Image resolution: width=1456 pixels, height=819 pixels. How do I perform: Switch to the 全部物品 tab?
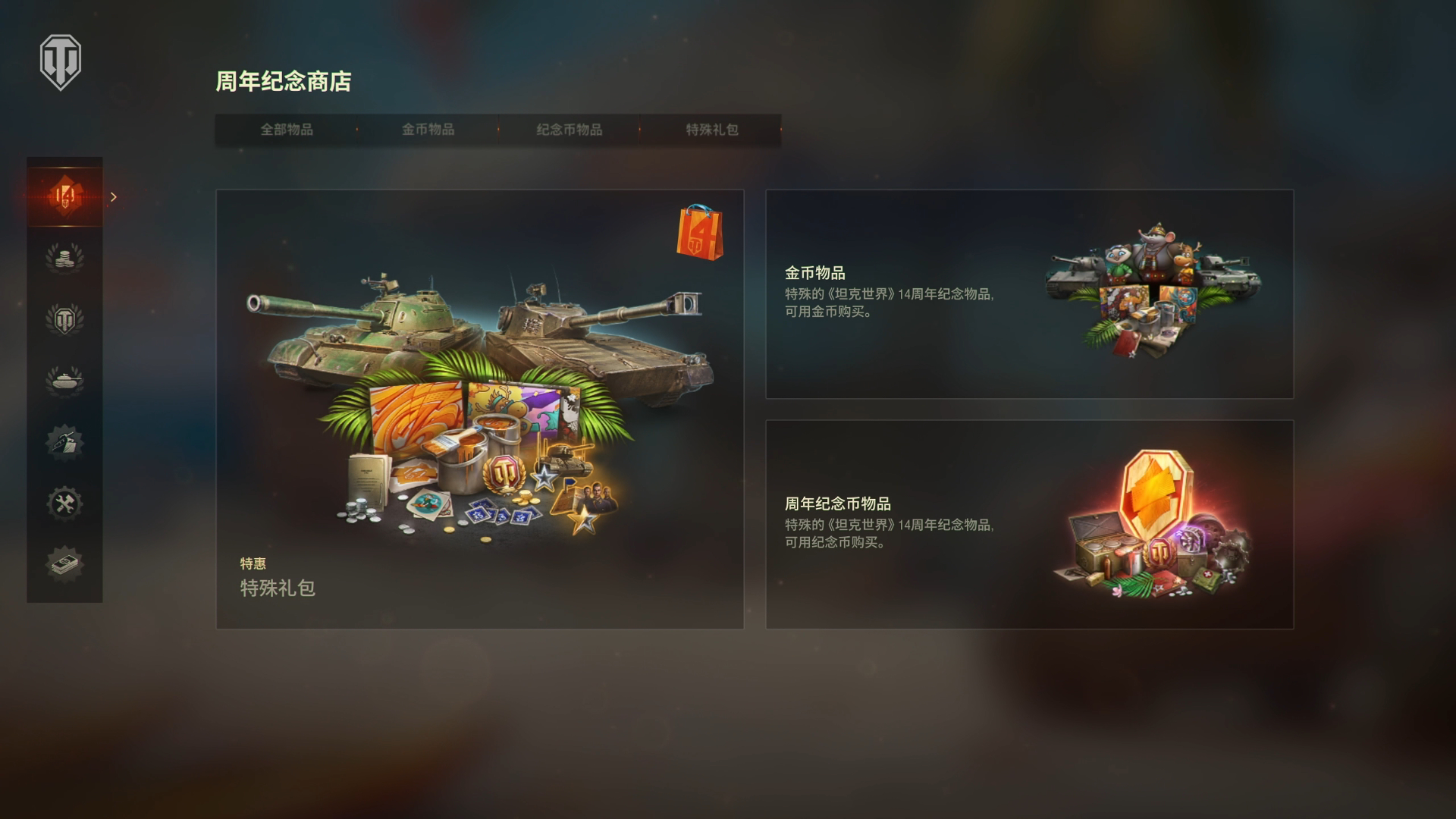pyautogui.click(x=288, y=130)
